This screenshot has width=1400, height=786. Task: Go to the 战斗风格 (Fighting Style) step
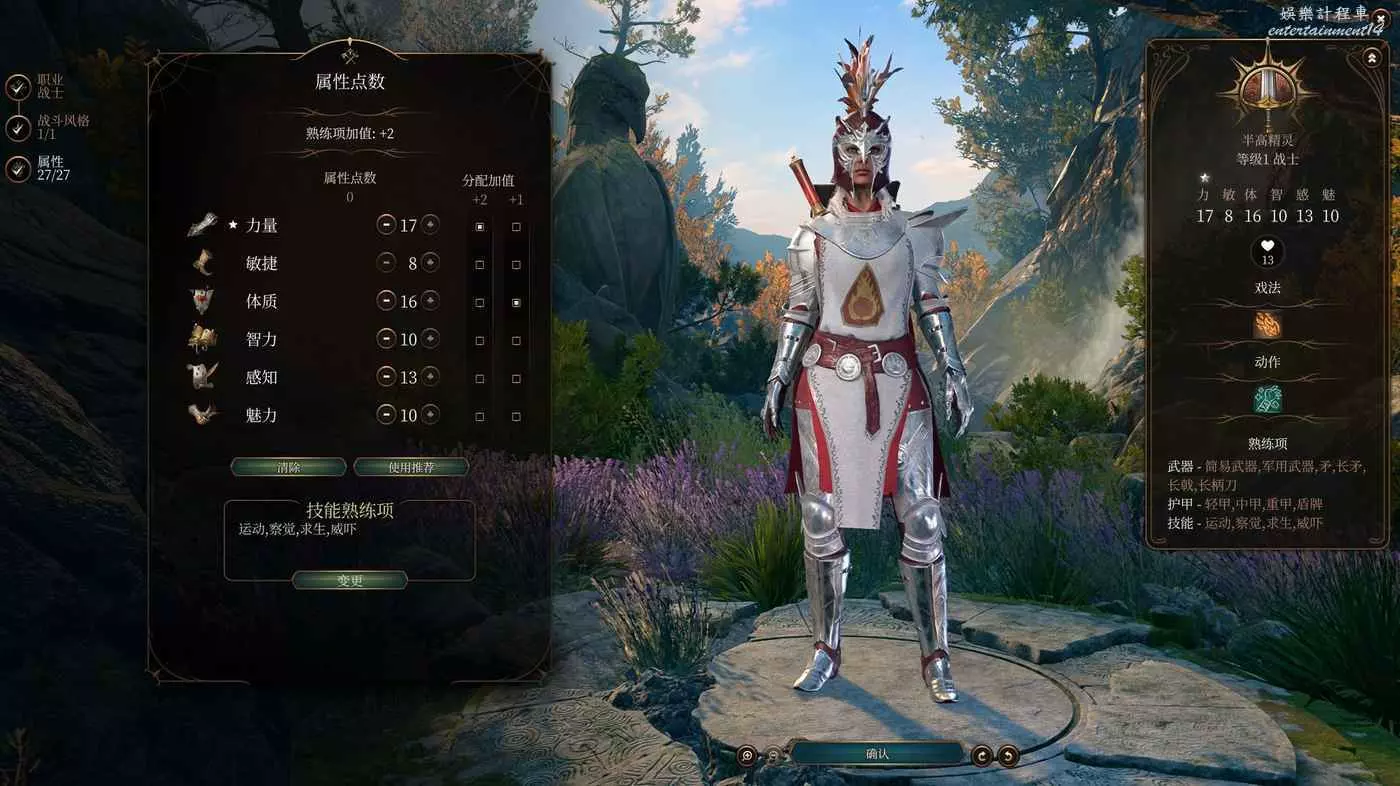tap(18, 128)
